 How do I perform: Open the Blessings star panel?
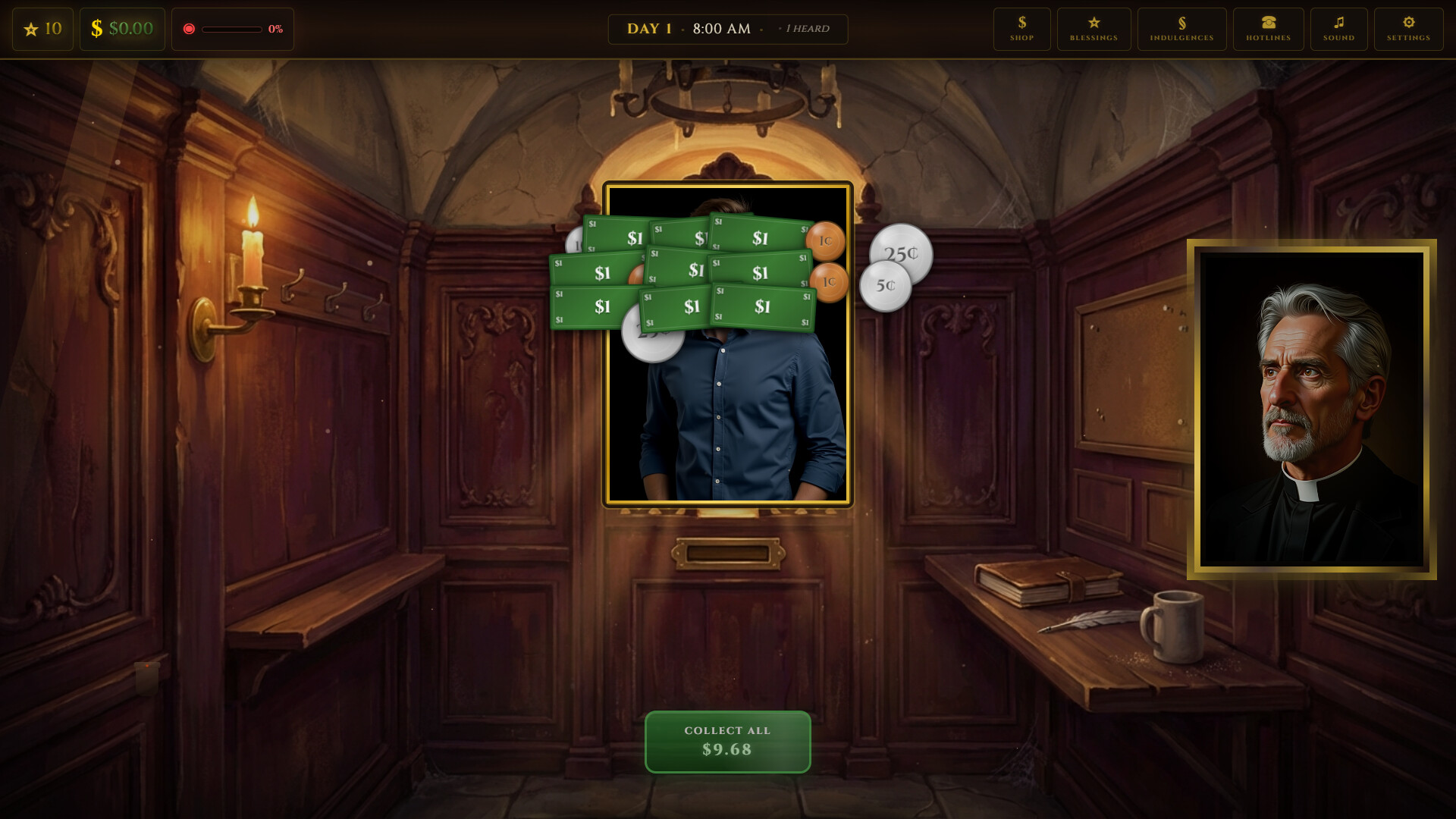click(x=1094, y=29)
